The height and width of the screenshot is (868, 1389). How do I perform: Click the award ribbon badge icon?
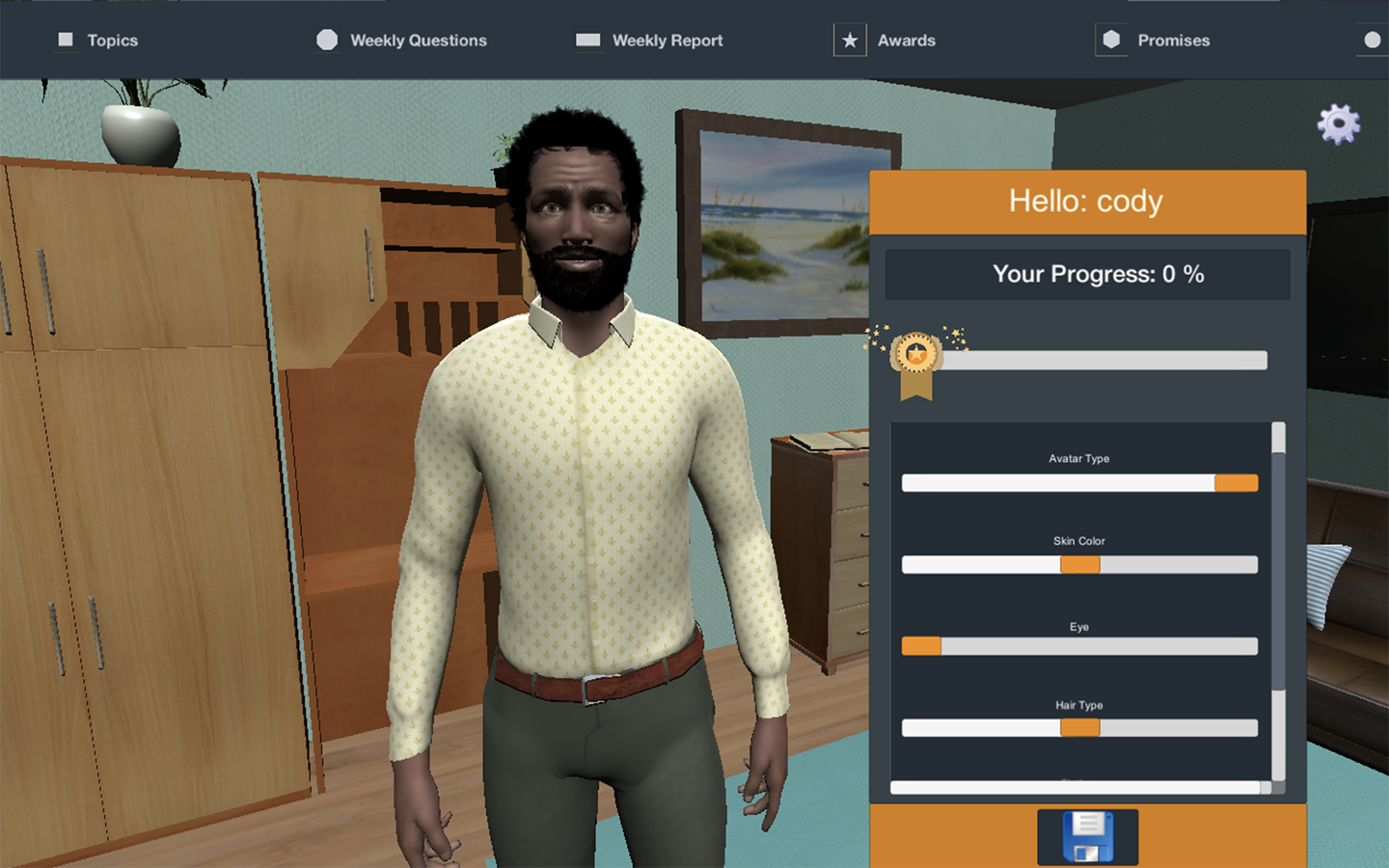(915, 361)
